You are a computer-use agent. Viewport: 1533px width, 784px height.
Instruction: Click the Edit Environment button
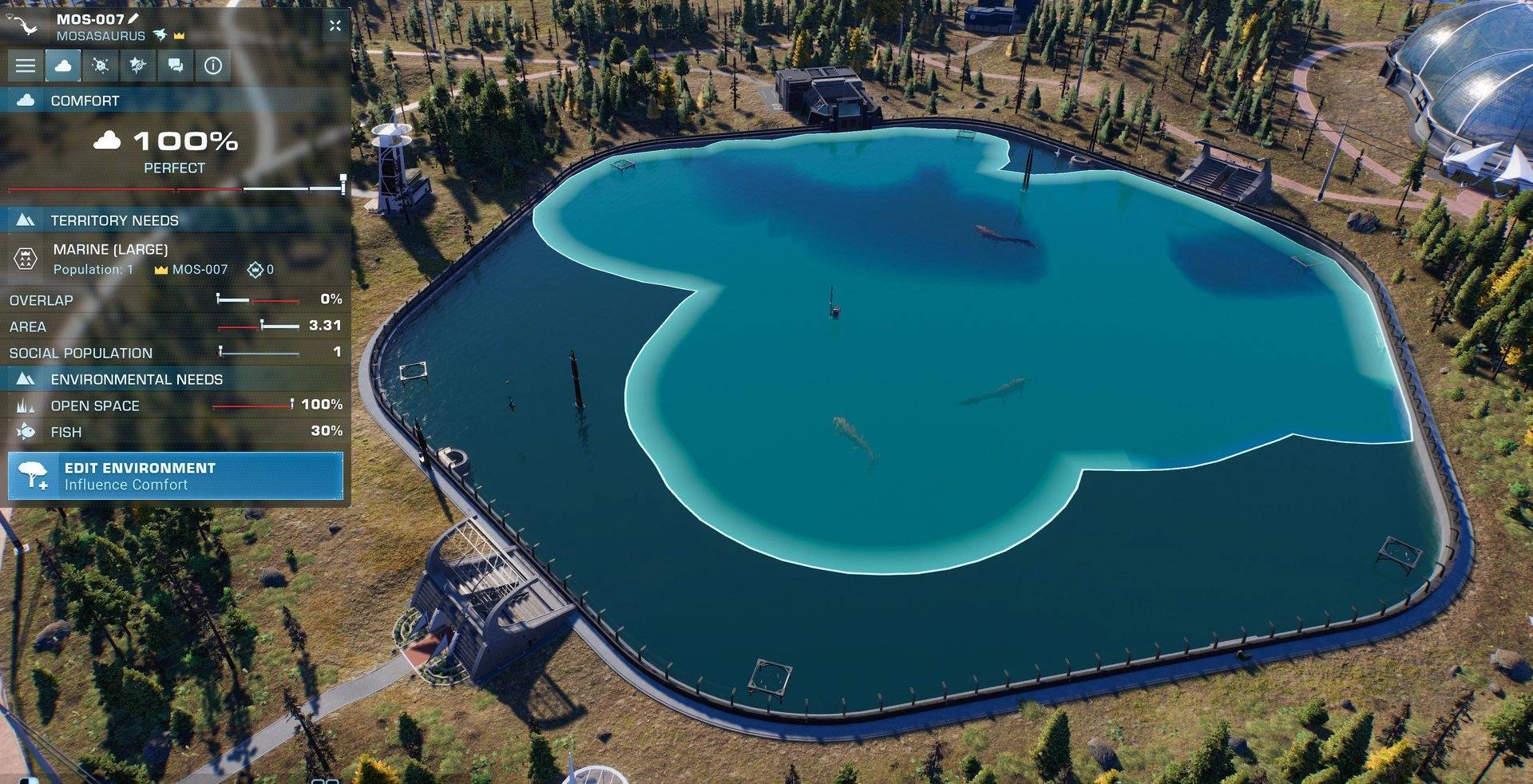[x=176, y=476]
